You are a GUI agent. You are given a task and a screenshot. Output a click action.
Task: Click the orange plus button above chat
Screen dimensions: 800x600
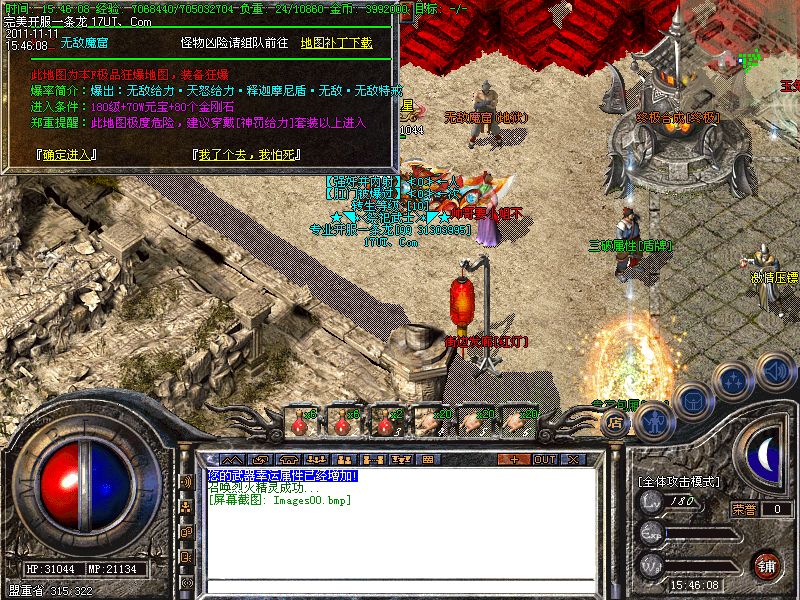pyautogui.click(x=513, y=459)
